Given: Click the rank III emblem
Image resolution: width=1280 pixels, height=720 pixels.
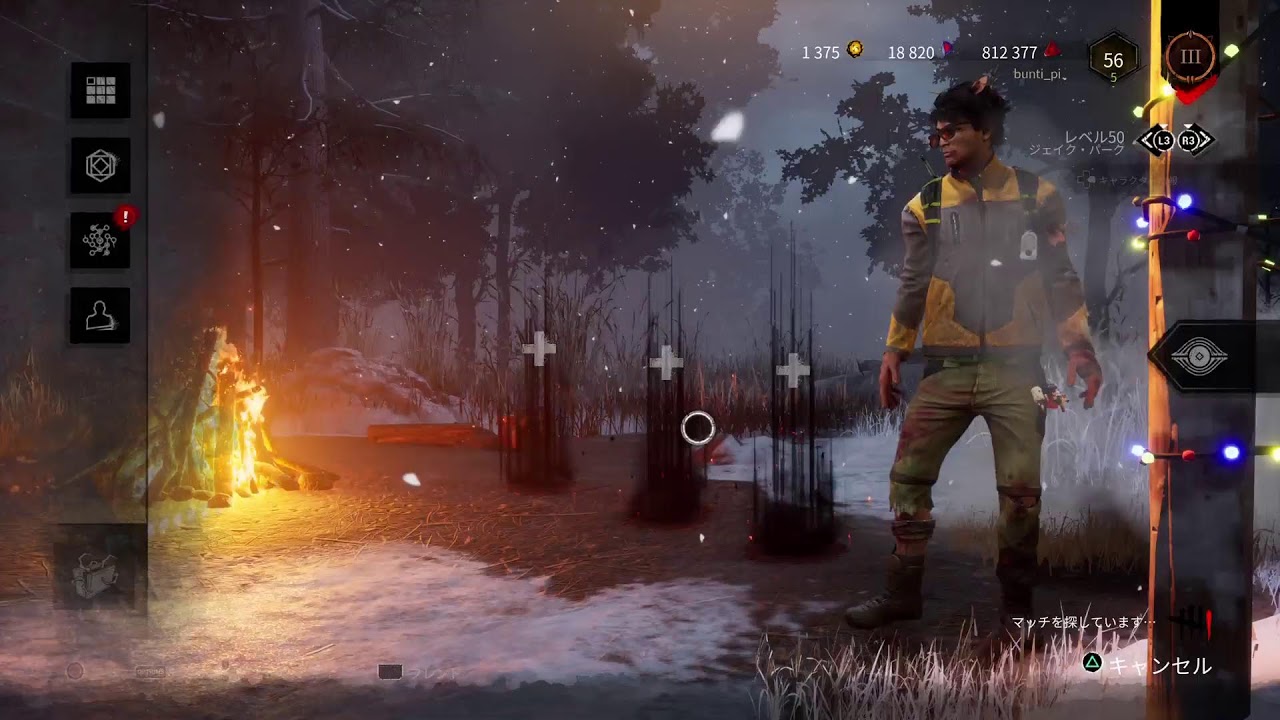Looking at the screenshot, I should pyautogui.click(x=1189, y=56).
